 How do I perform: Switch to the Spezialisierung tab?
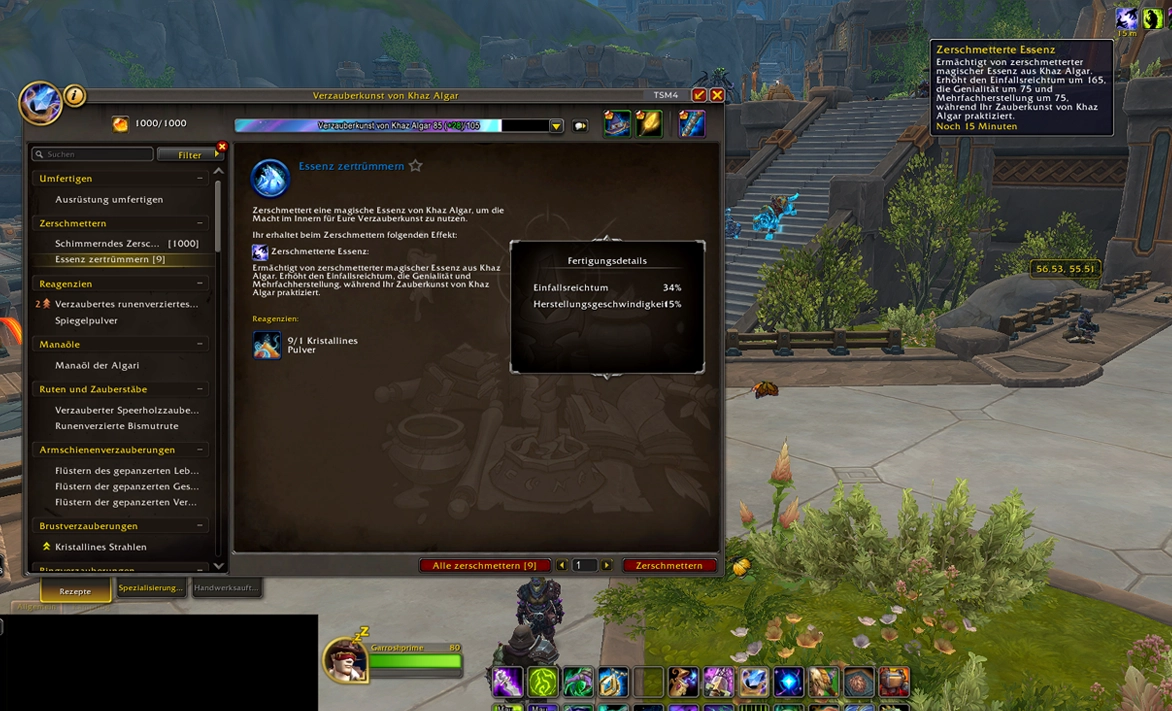150,588
